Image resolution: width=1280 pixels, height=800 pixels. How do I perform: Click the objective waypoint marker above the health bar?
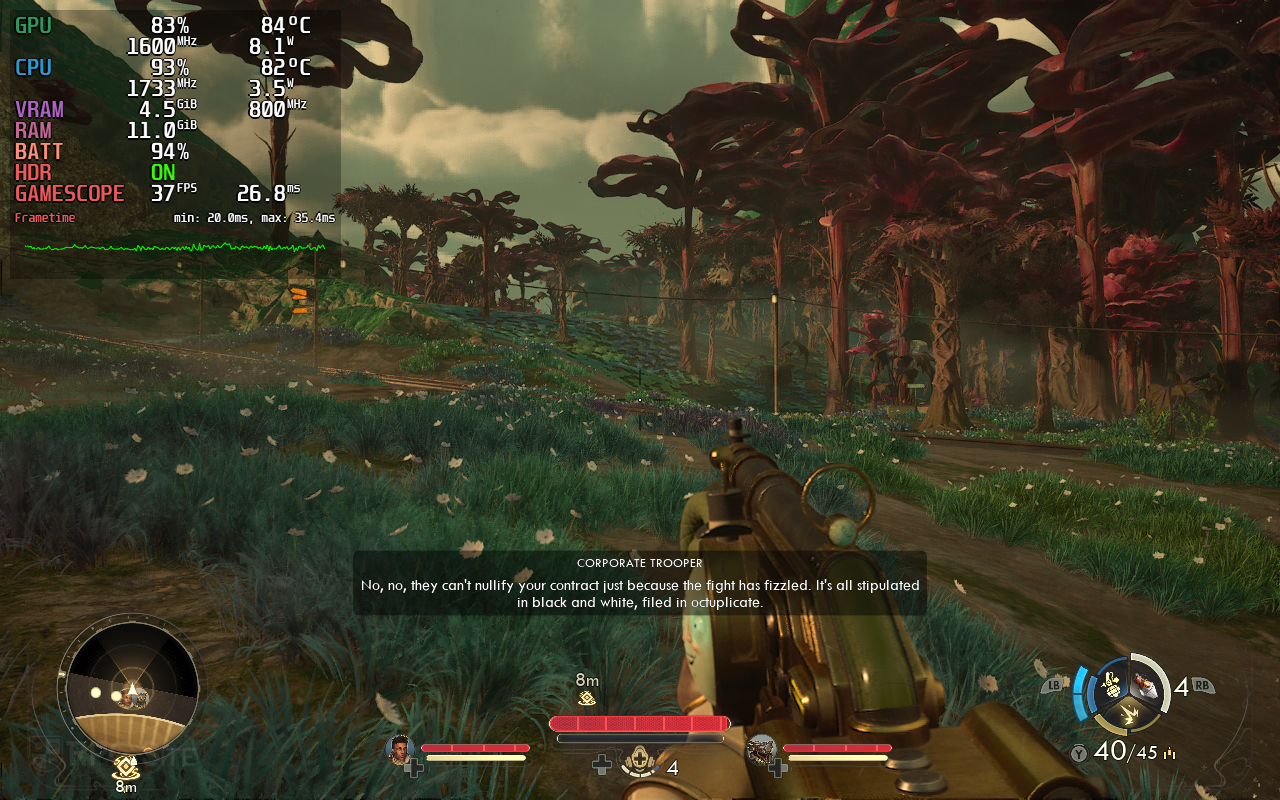coord(587,698)
